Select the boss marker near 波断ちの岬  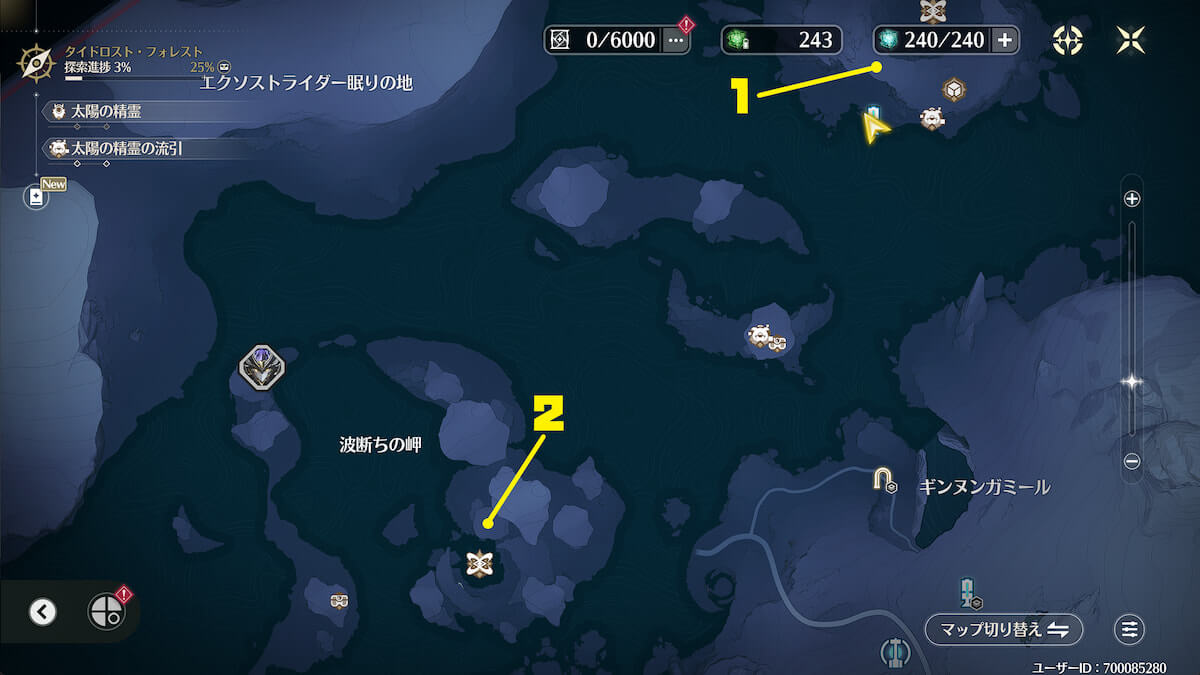pos(262,369)
